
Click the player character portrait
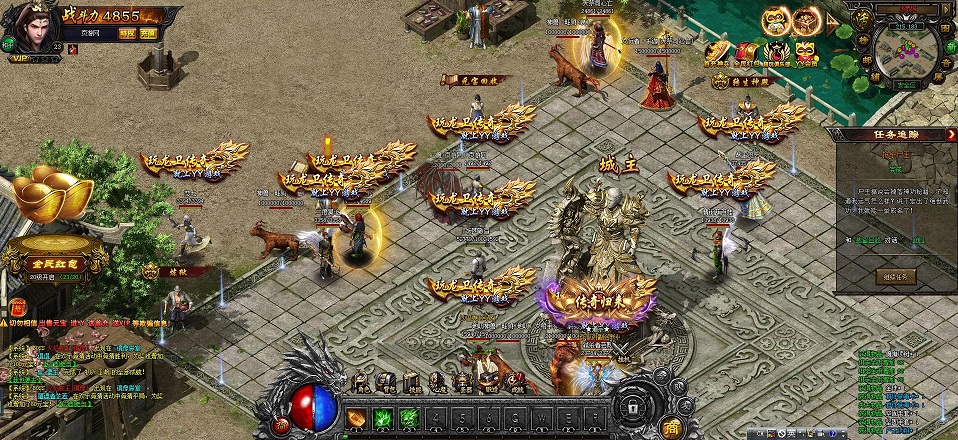tap(33, 27)
